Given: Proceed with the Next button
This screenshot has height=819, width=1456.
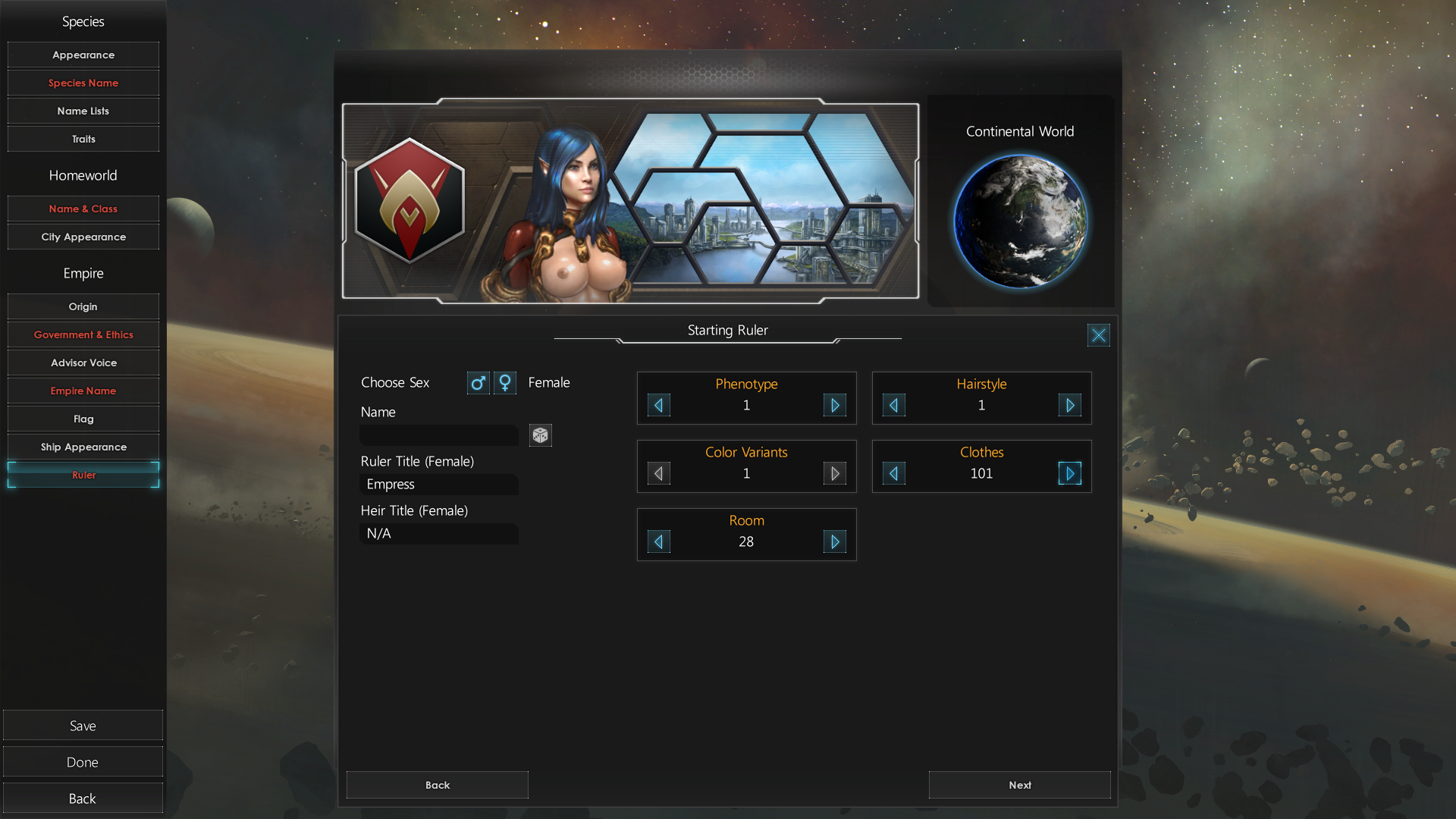Looking at the screenshot, I should click(1019, 785).
